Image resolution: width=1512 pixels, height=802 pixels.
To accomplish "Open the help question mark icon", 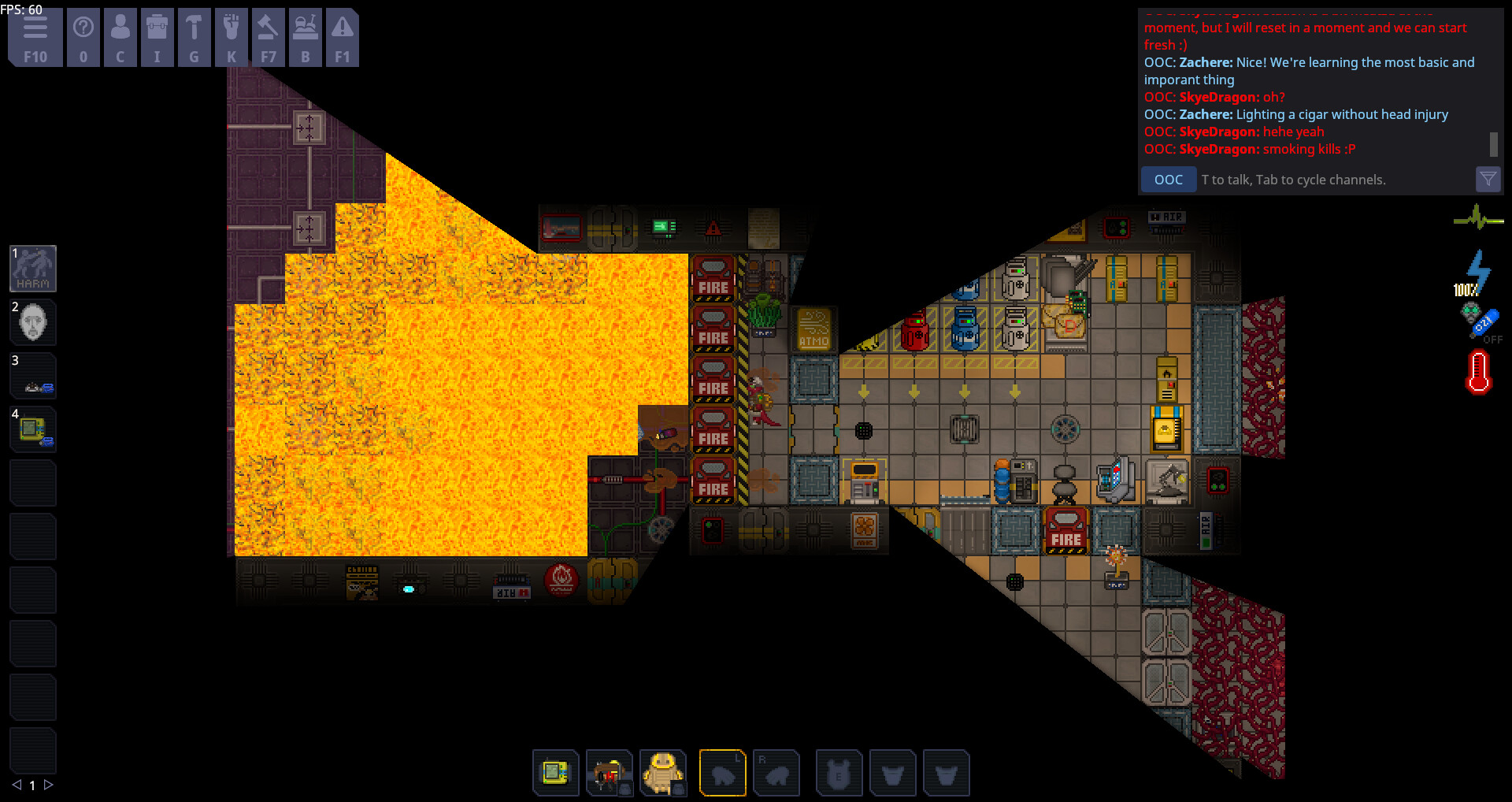I will pos(83,36).
